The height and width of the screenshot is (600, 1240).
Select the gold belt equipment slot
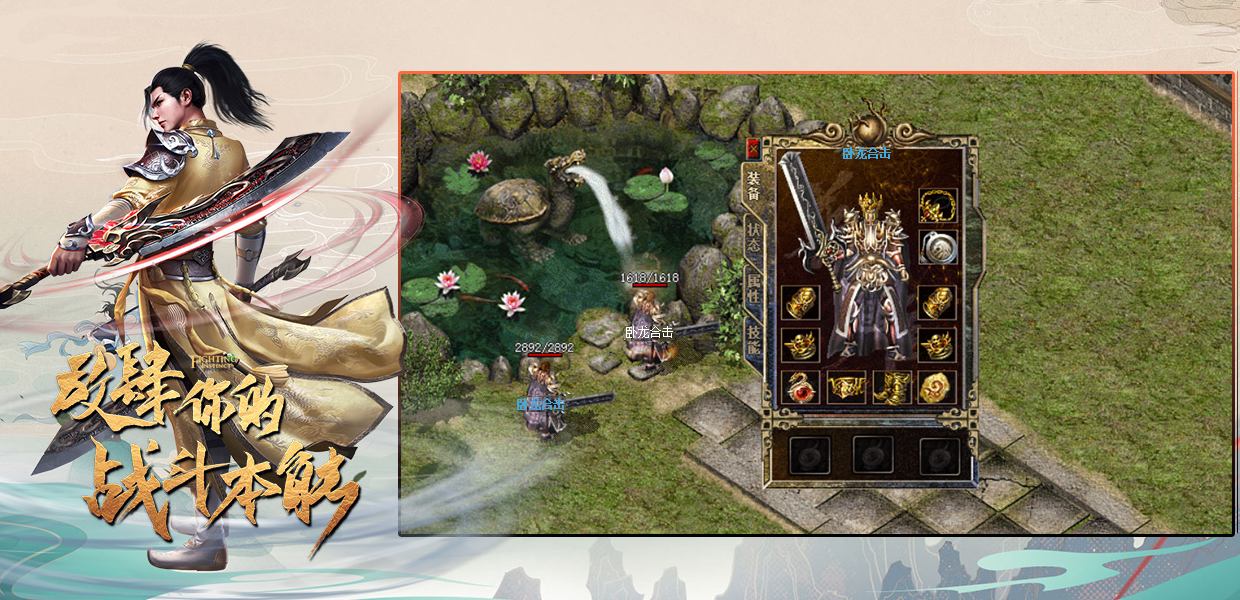846,387
